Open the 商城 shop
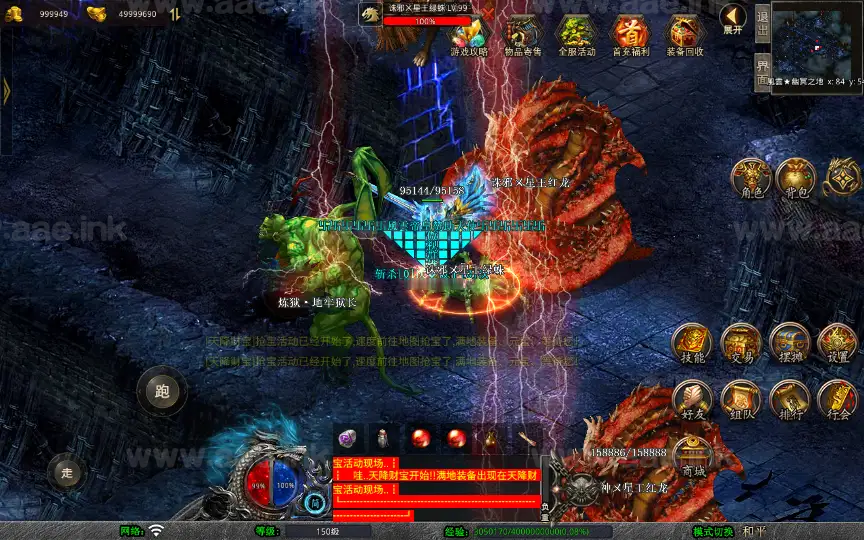864x540 pixels. 692,457
